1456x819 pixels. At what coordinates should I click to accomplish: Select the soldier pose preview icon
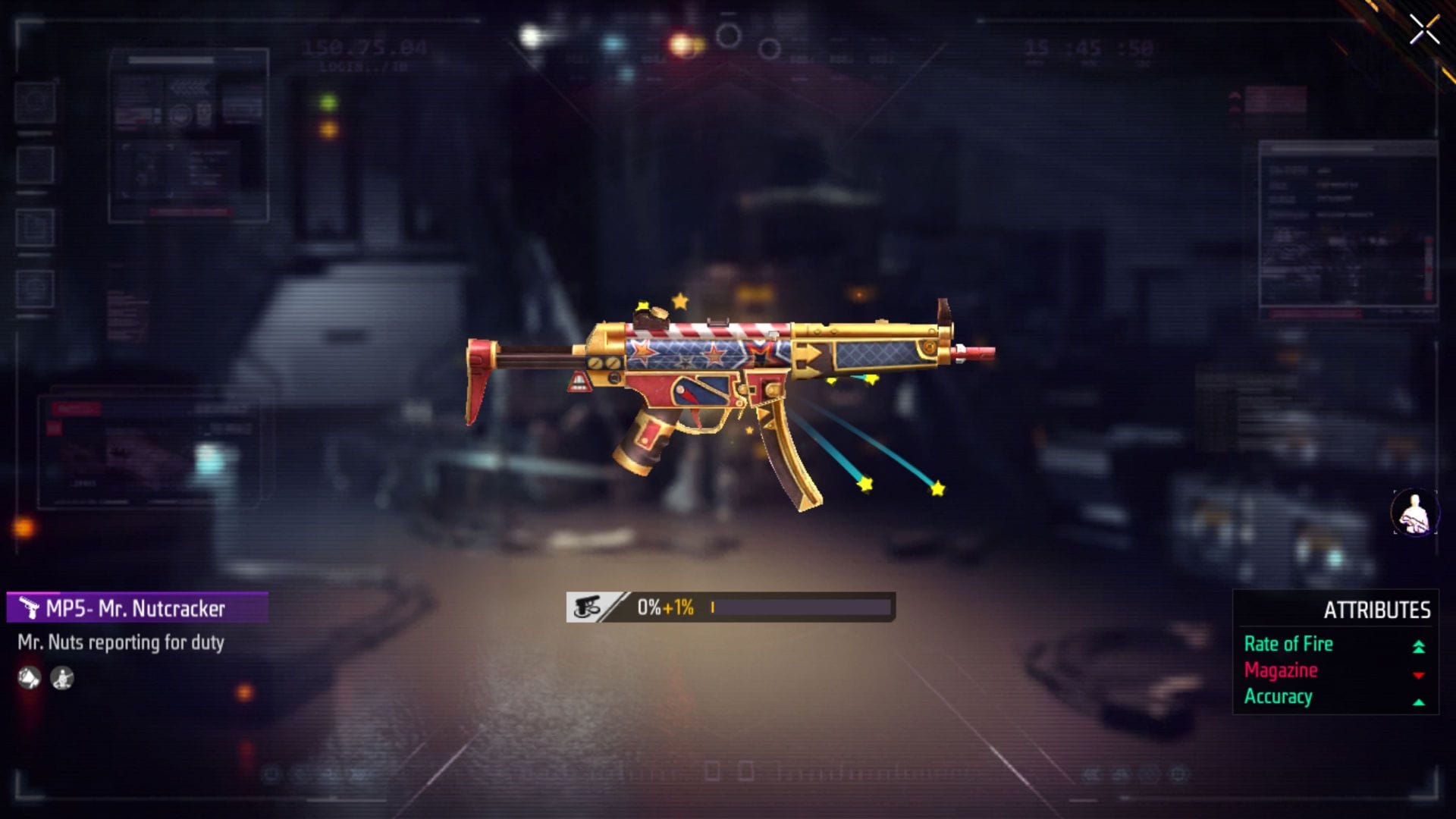point(62,679)
